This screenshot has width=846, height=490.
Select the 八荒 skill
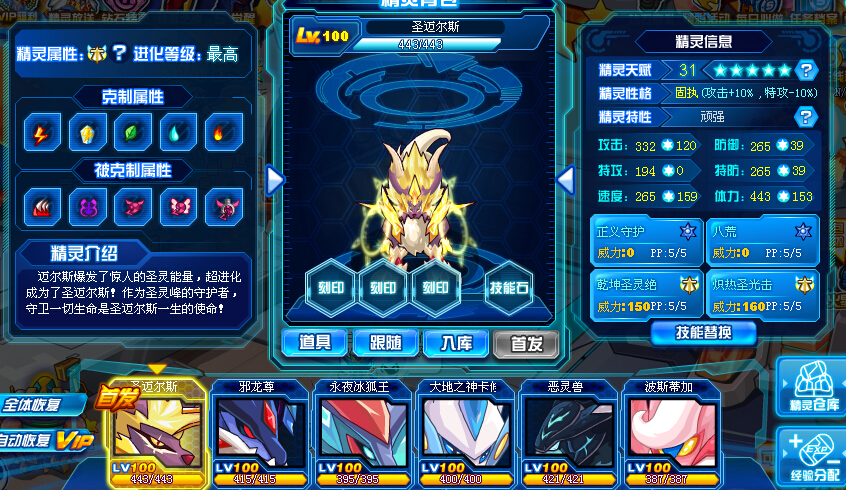click(x=762, y=239)
